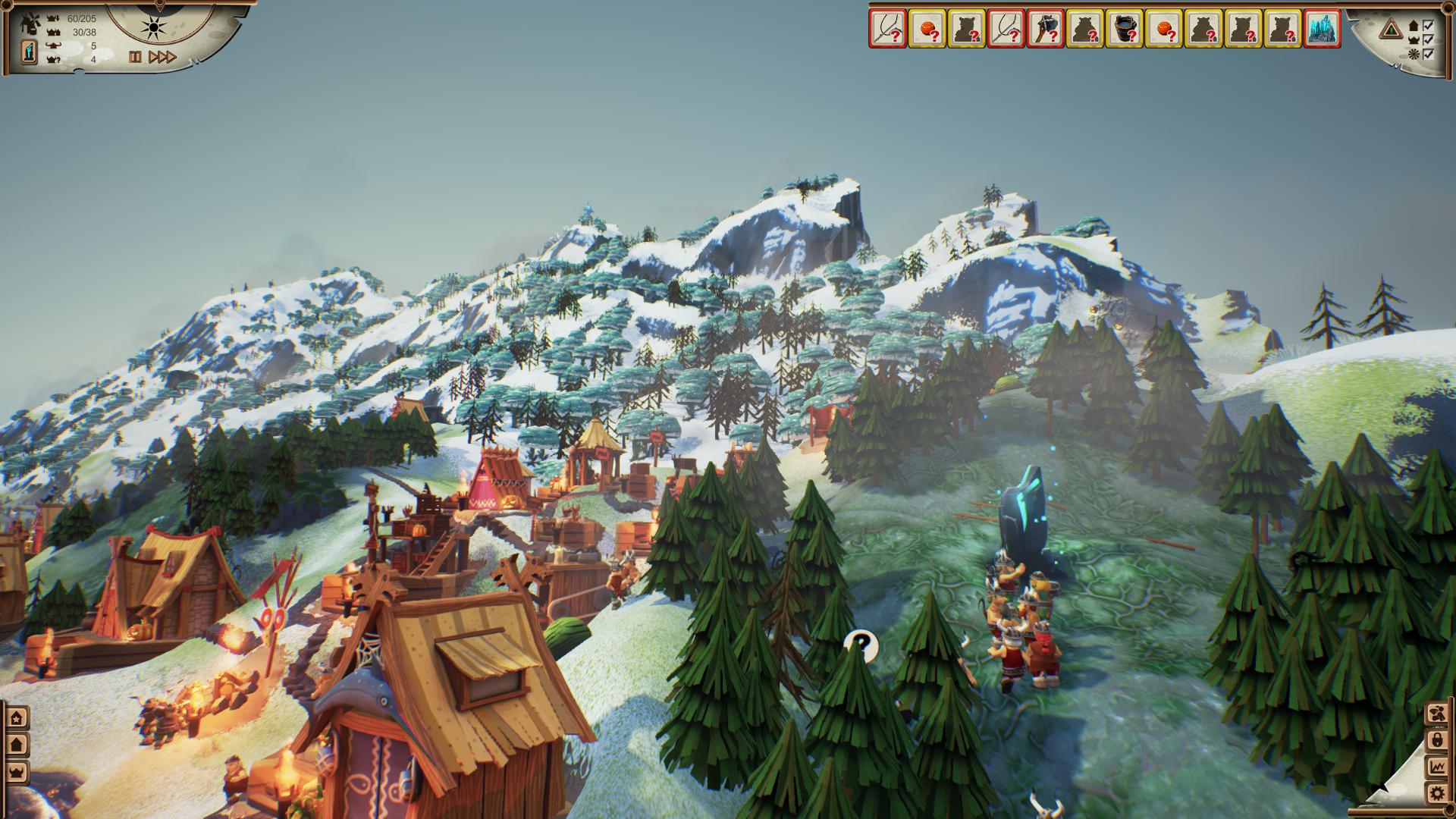1456x819 pixels.
Task: Open the blue crystal notification
Action: tap(1321, 30)
